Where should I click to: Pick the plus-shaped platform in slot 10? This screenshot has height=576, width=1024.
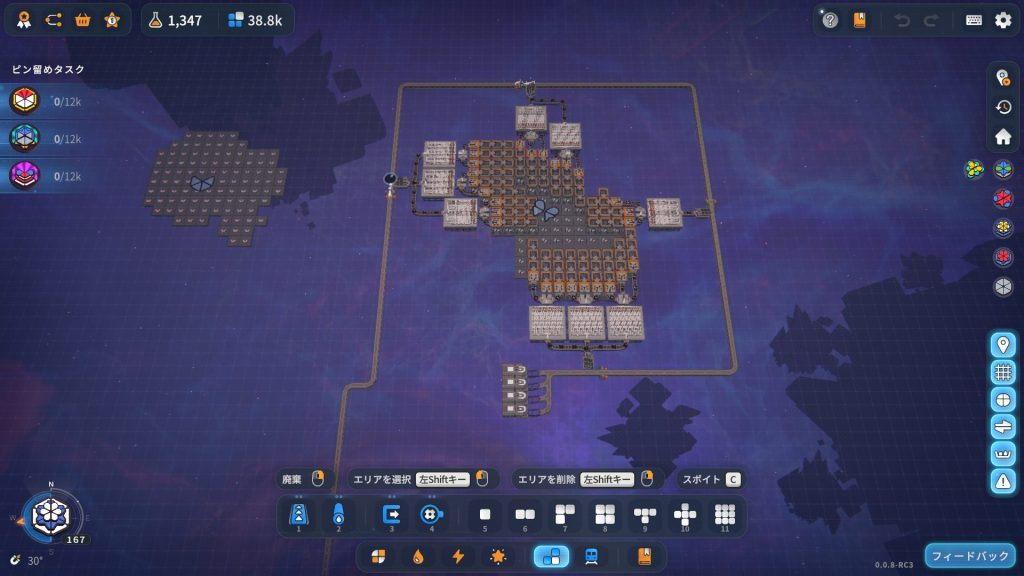tap(685, 514)
